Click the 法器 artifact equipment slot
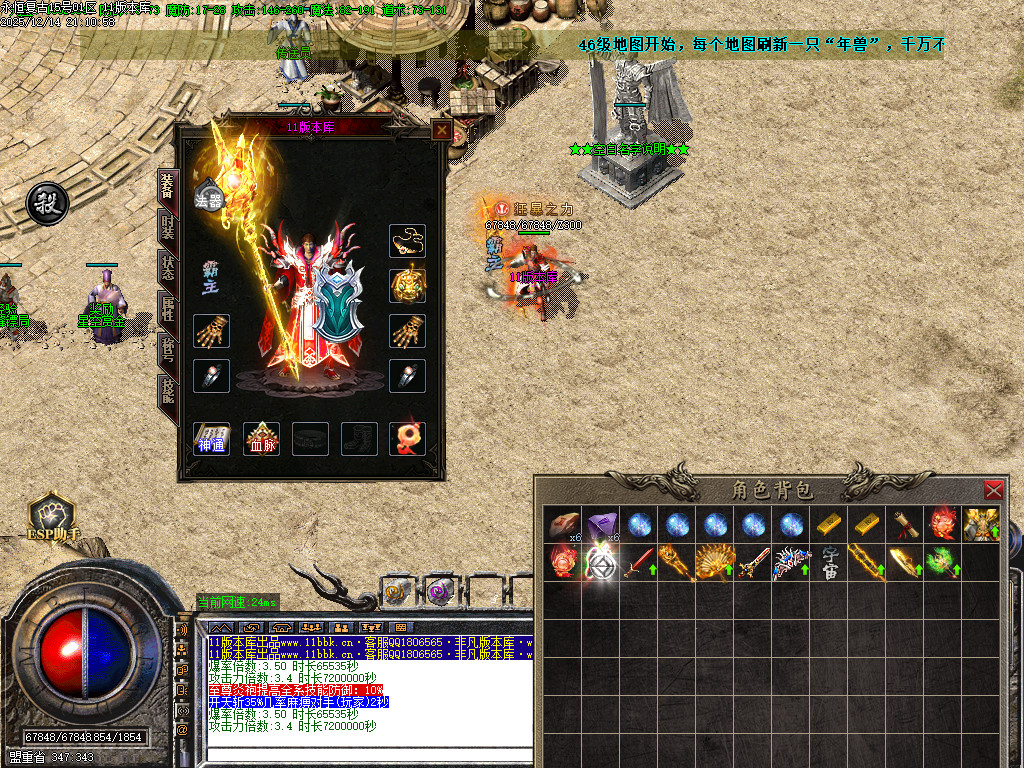This screenshot has width=1024, height=768. [209, 198]
